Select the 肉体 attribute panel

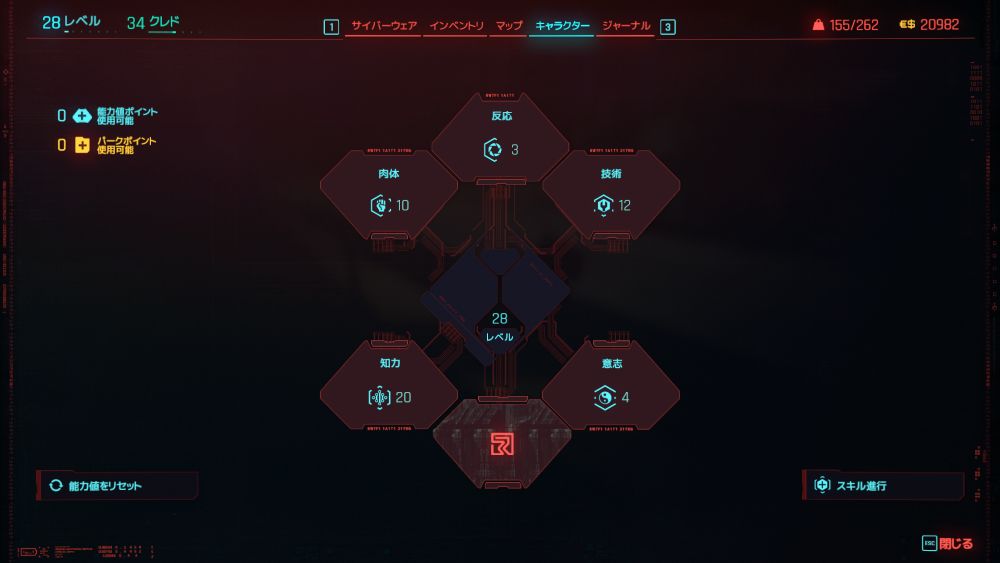pyautogui.click(x=389, y=195)
